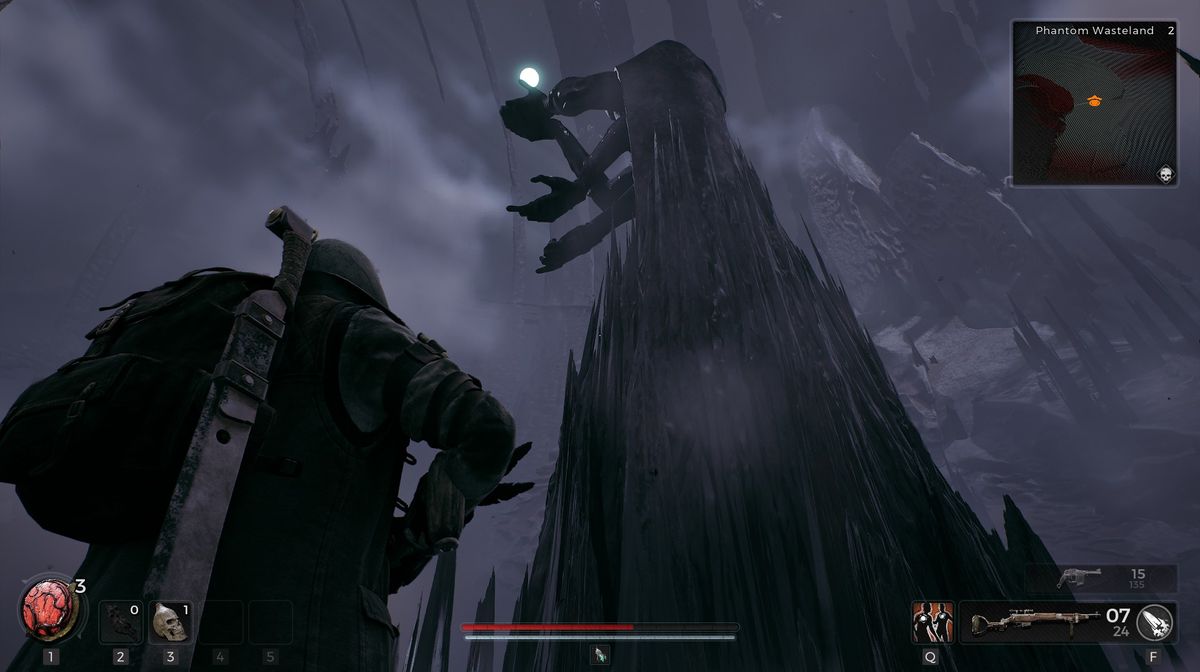The image size is (1200, 672).
Task: Open the Phantom Wasteland minimap
Action: click(1094, 103)
